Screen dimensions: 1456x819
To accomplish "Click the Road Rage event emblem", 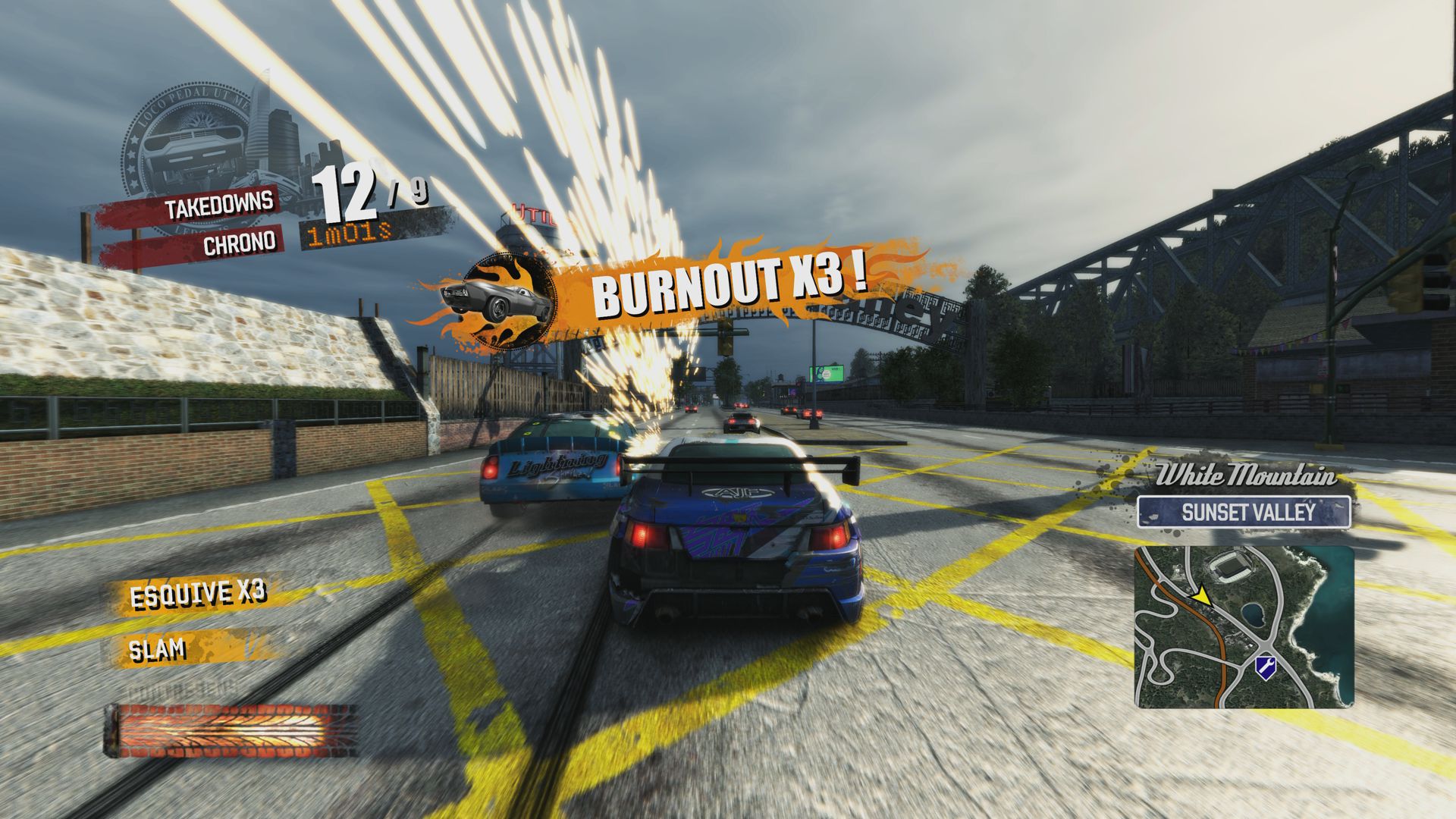I will 186,157.
